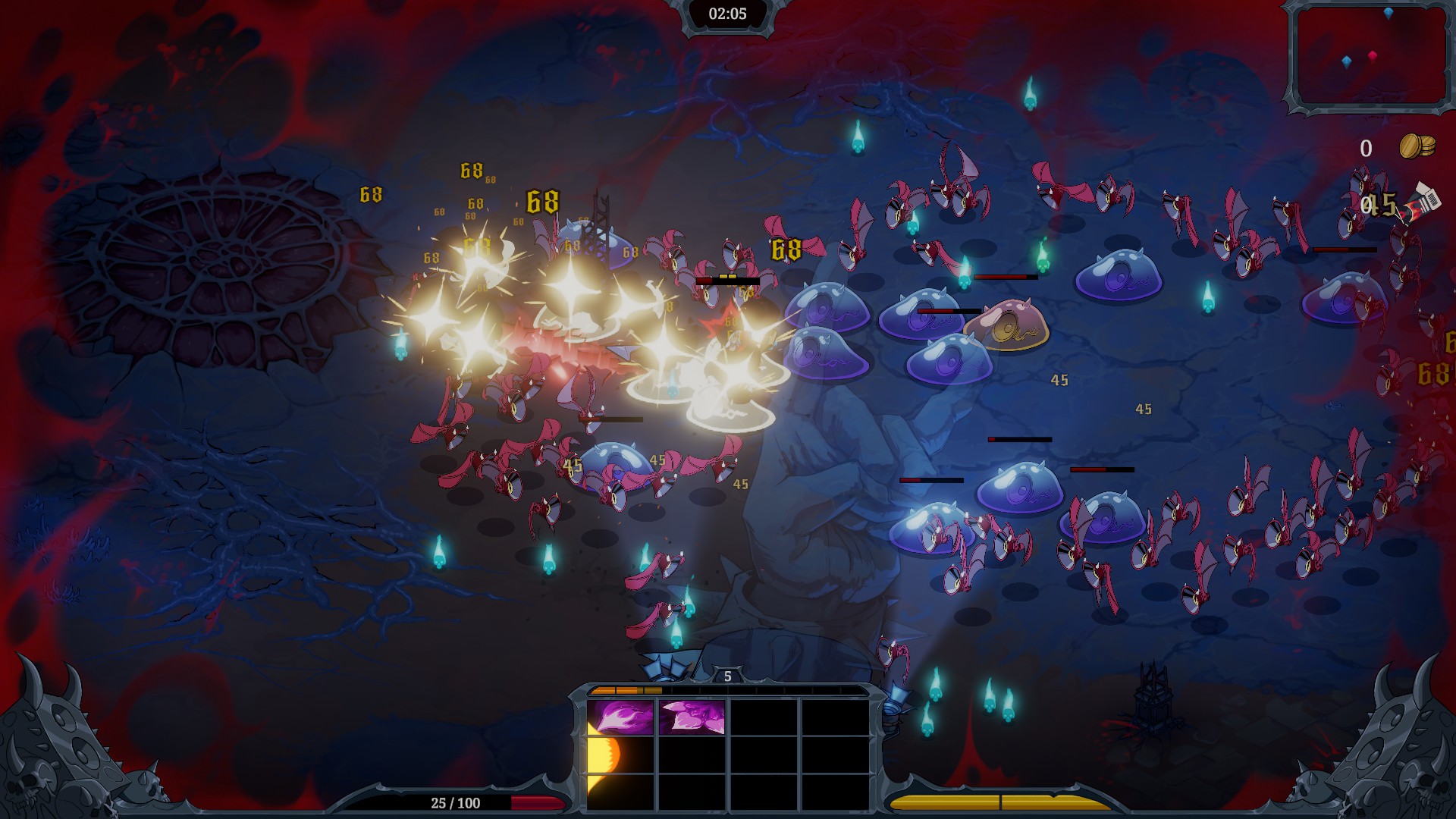Select the purple leaf shards ability slot
Screen dimensions: 1456x819
click(x=692, y=717)
